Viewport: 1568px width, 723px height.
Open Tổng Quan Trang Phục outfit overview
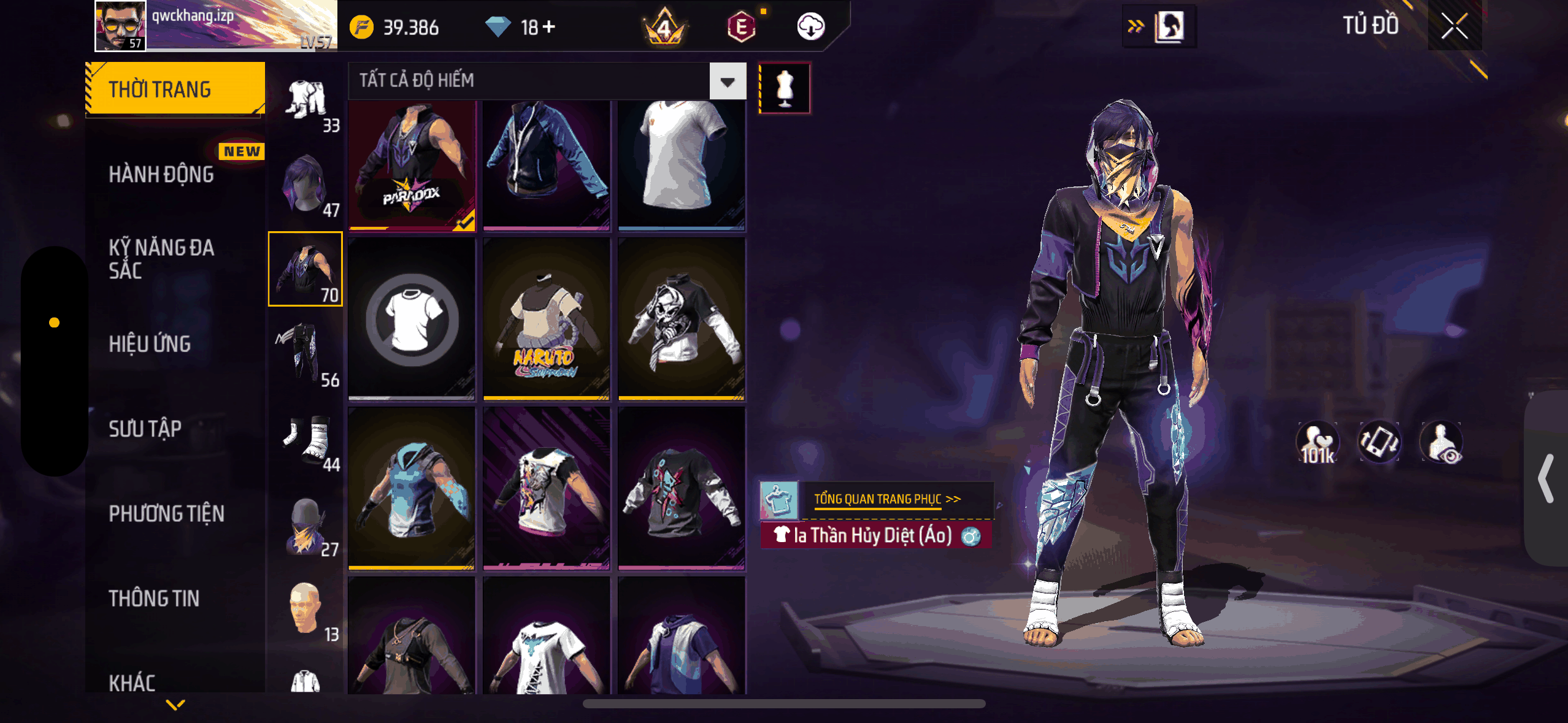(886, 499)
